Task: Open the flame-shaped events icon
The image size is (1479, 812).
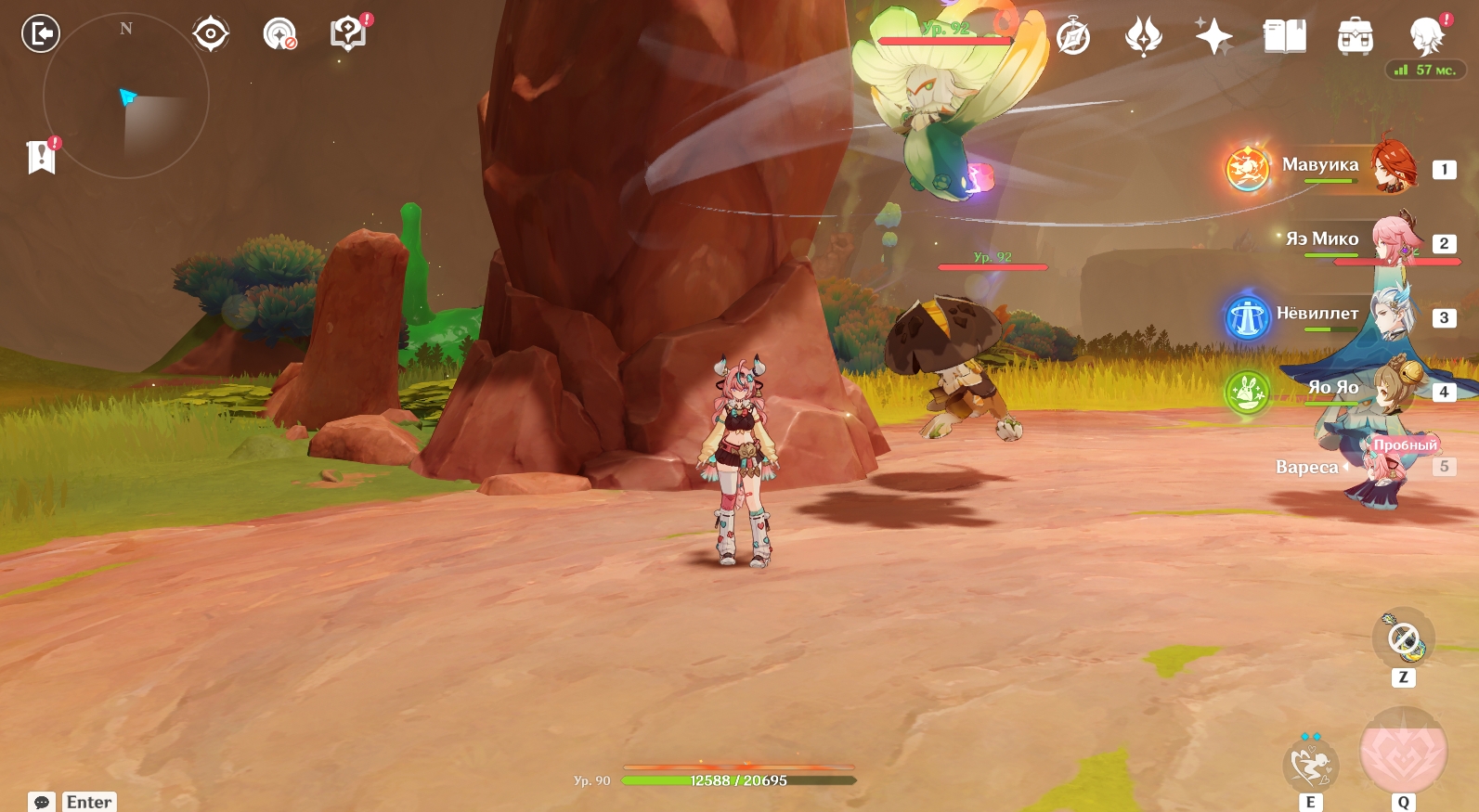Action: tap(1143, 37)
